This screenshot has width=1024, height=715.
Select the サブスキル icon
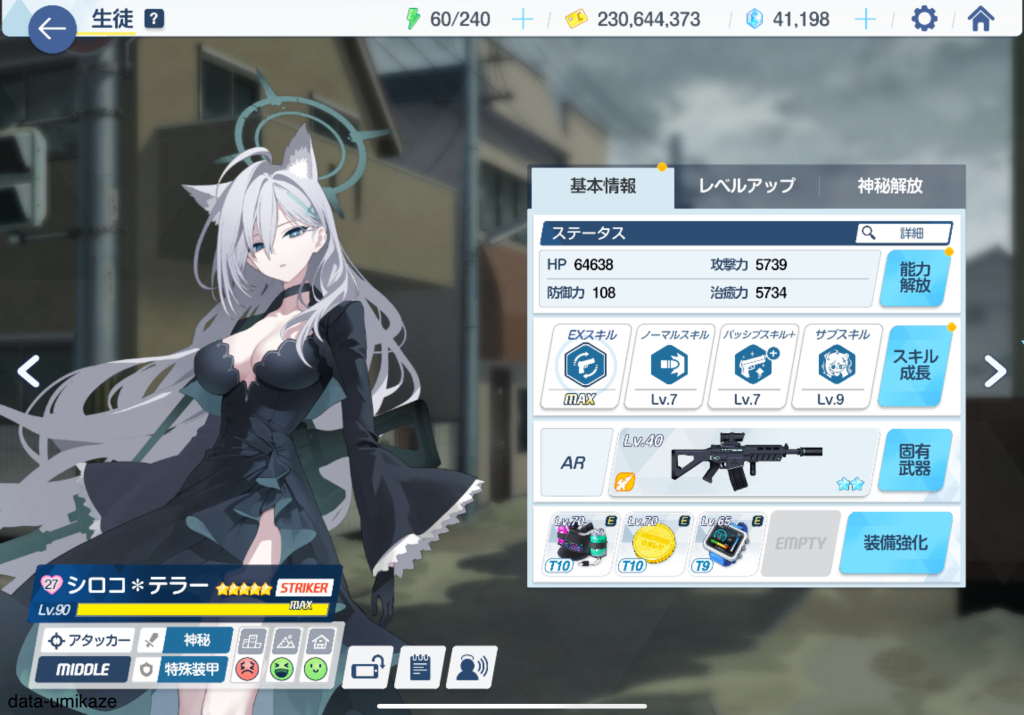pyautogui.click(x=830, y=366)
